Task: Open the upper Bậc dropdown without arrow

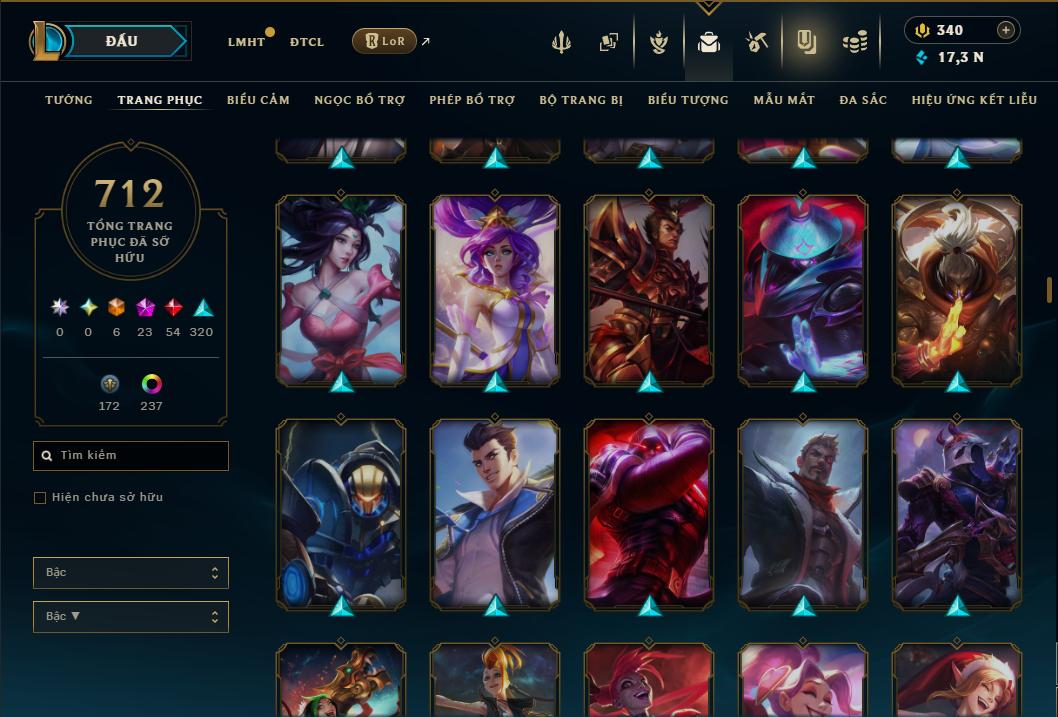Action: (x=130, y=573)
